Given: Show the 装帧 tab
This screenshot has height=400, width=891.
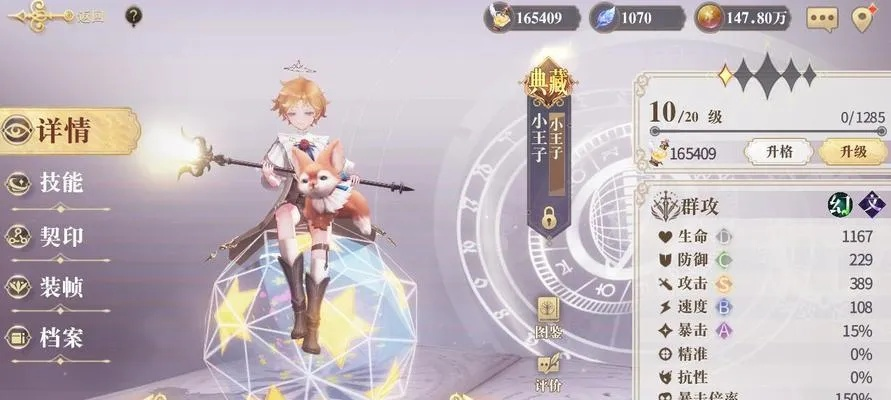Looking at the screenshot, I should (58, 287).
